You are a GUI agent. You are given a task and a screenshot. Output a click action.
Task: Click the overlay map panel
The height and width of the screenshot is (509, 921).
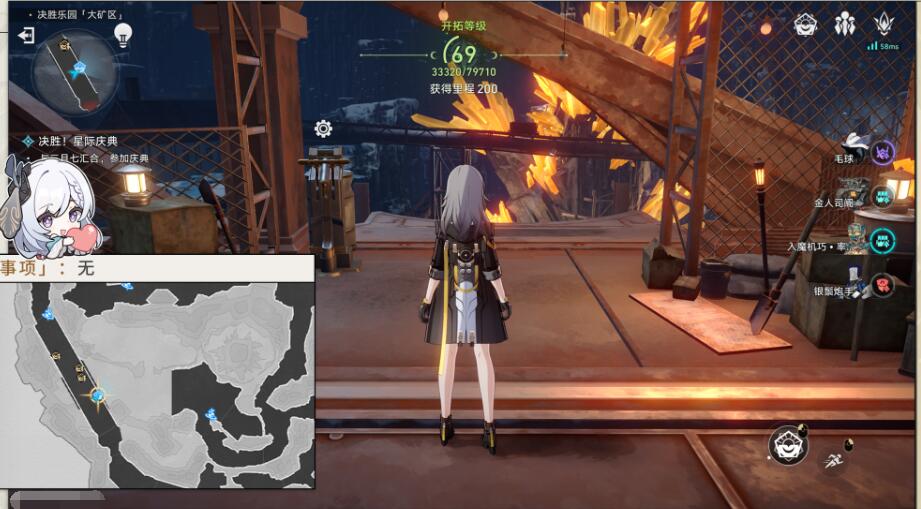coord(158,382)
